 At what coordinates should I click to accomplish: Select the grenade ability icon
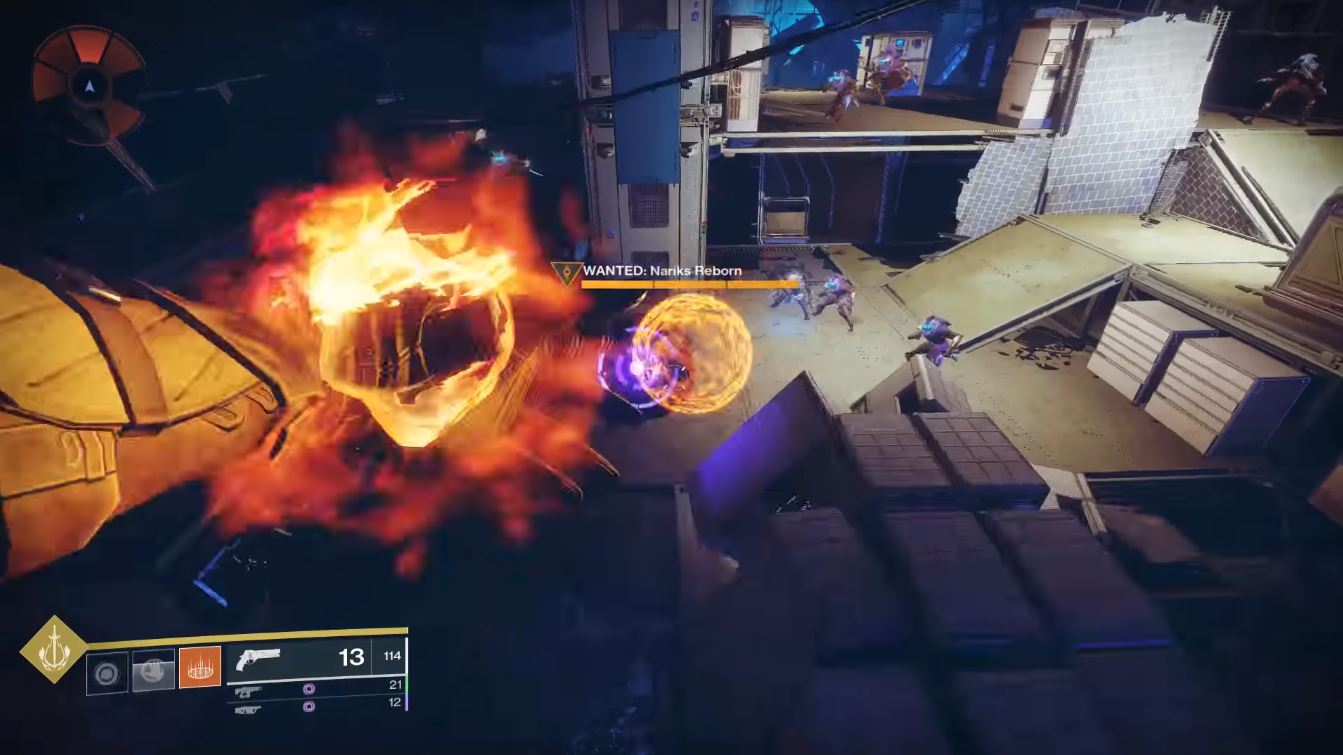click(x=107, y=671)
